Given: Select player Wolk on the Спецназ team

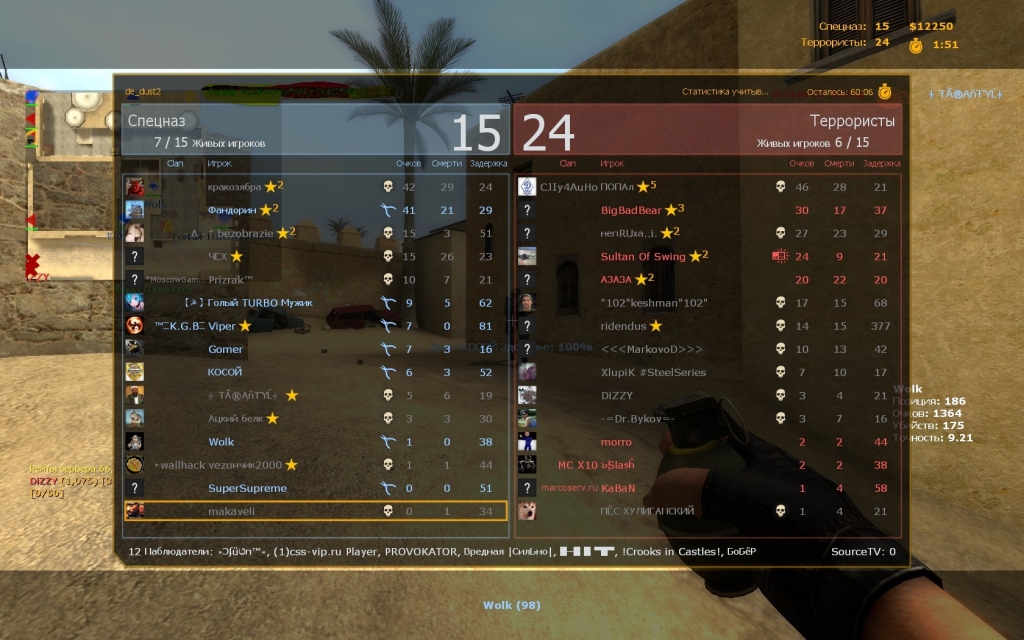Looking at the screenshot, I should [x=221, y=442].
